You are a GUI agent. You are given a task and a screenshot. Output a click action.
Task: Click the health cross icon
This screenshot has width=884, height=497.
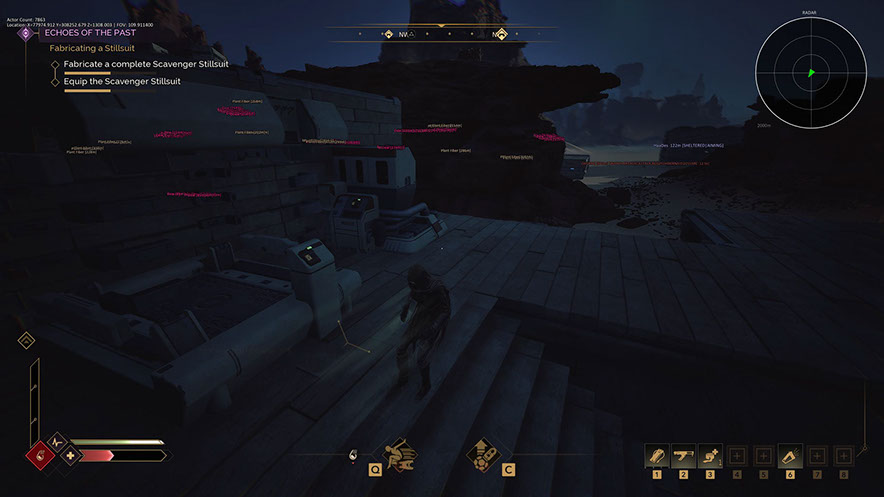click(70, 456)
